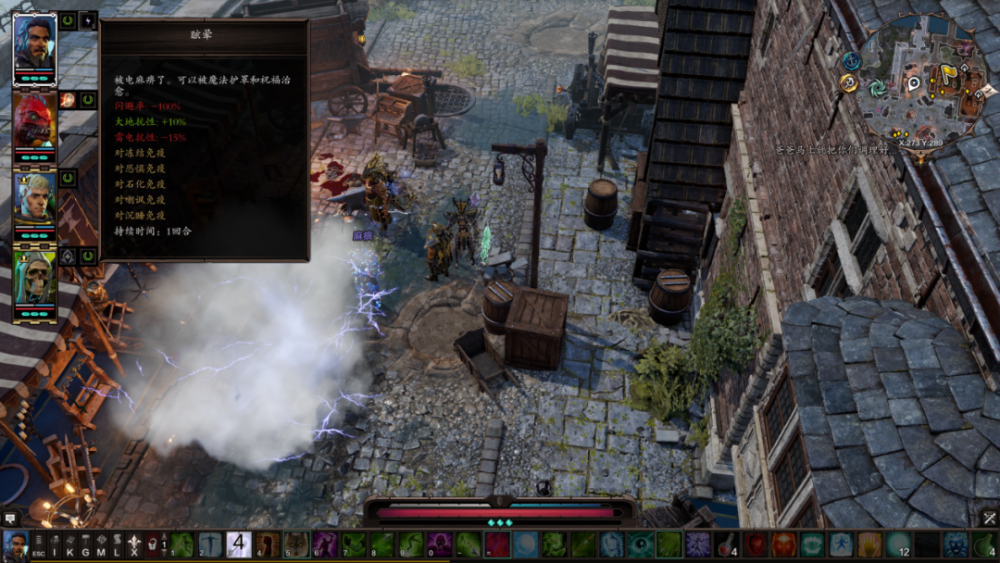Open the journal L button

pyautogui.click(x=118, y=546)
